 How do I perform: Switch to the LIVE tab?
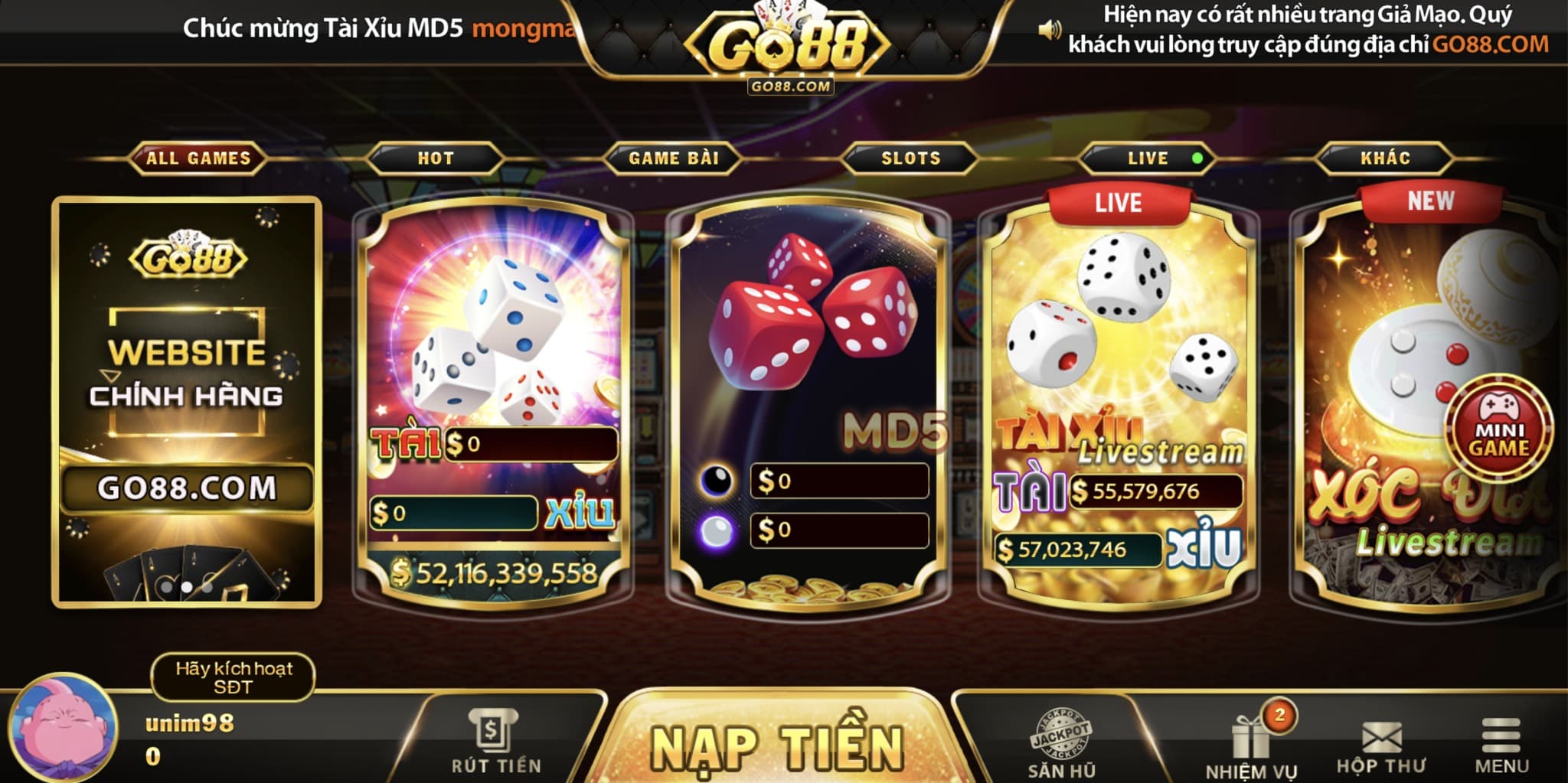pyautogui.click(x=1148, y=158)
